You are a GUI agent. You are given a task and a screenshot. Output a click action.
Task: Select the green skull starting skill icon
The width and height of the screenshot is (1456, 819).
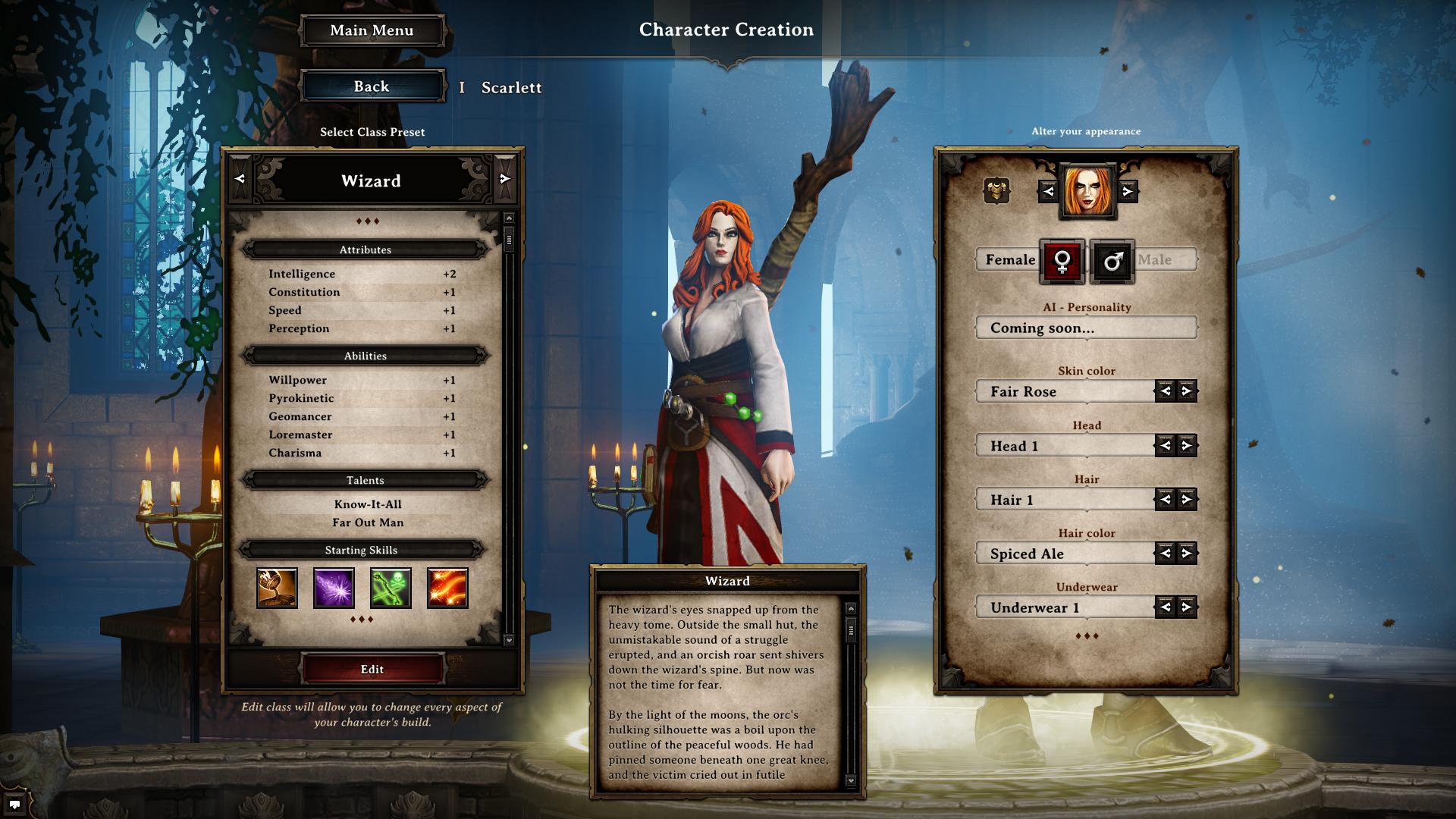(391, 588)
